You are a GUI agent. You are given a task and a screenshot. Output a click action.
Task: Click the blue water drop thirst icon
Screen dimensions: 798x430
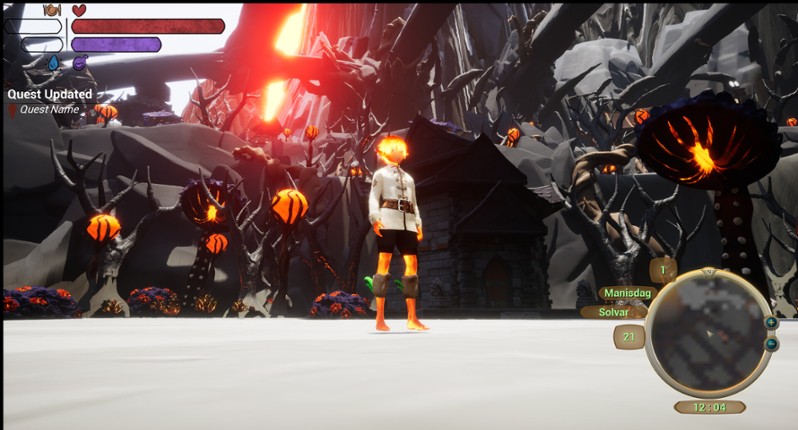pos(52,62)
